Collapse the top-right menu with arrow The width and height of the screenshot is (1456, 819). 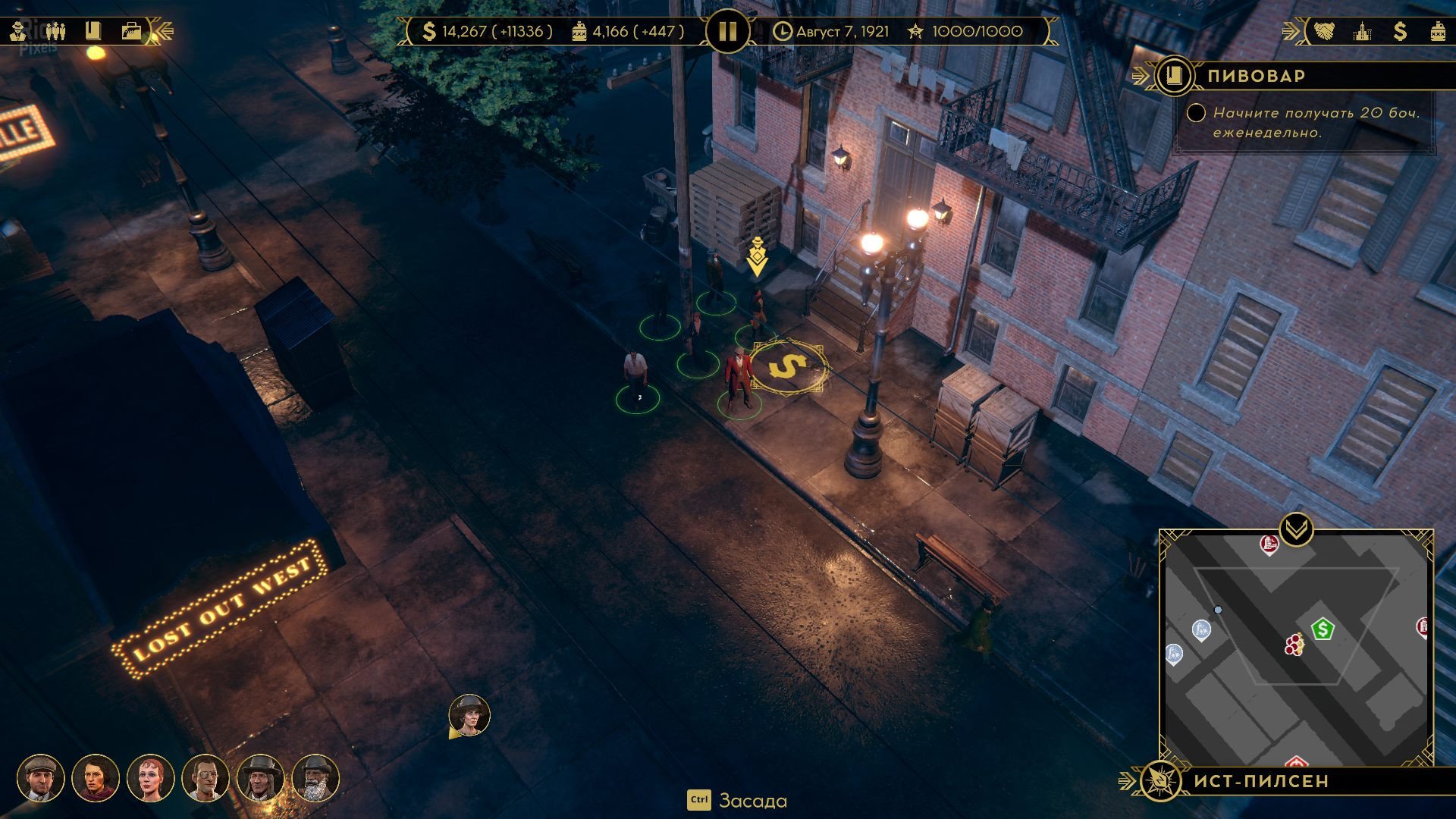click(x=1291, y=31)
